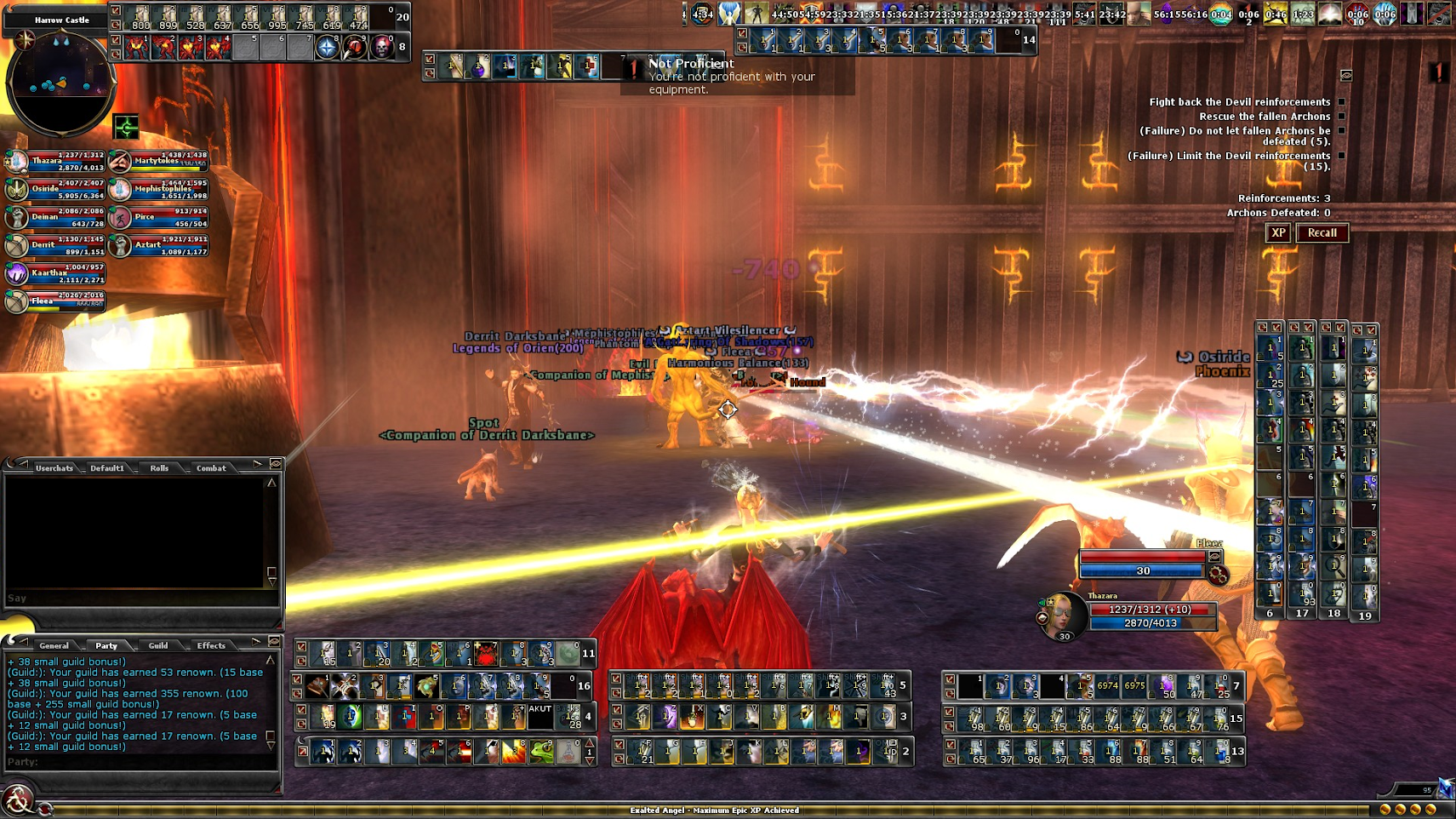Open the Party chat tab

point(106,646)
